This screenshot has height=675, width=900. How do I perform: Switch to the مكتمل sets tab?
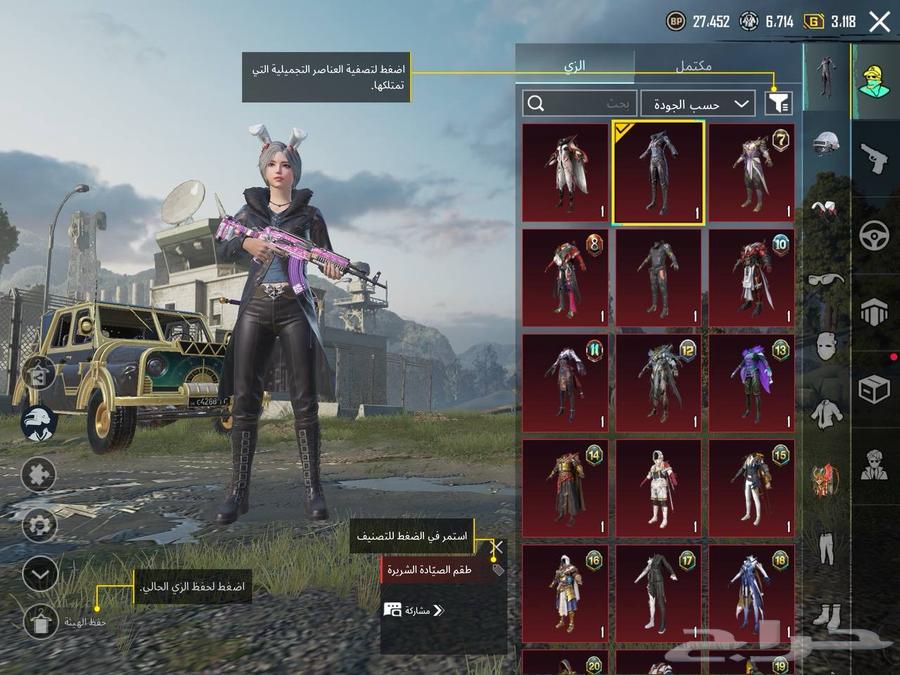coord(693,66)
